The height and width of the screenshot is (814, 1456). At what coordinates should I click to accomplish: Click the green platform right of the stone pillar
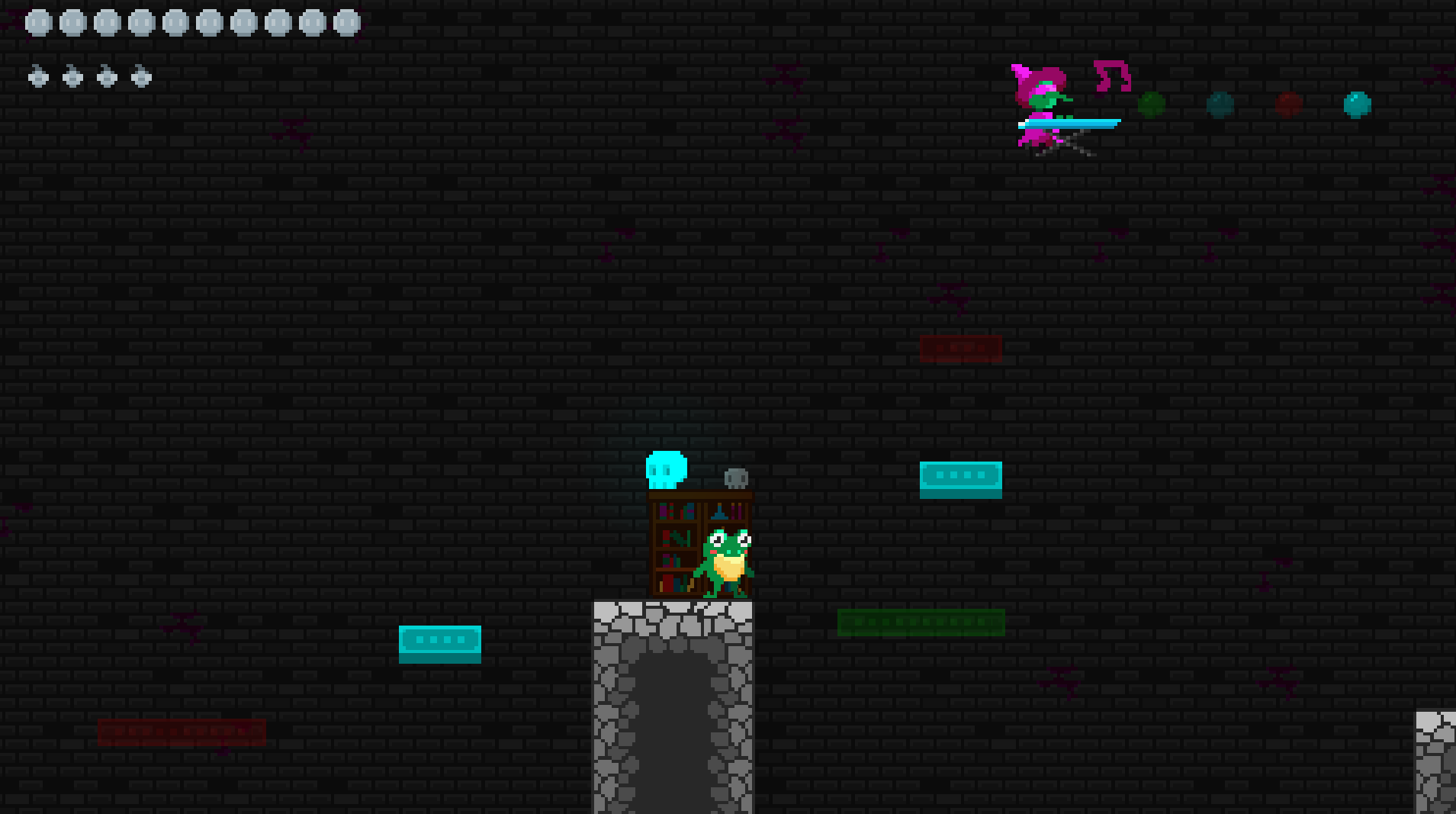[x=920, y=621]
